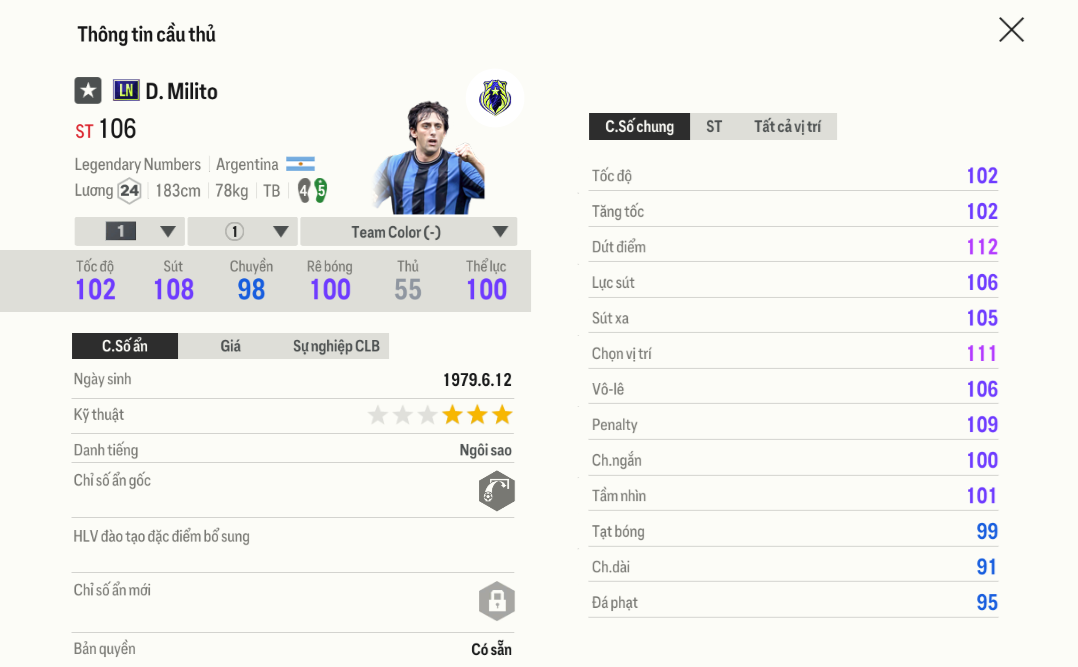Select the ST position tab
This screenshot has height=667, width=1078.
pyautogui.click(x=714, y=127)
